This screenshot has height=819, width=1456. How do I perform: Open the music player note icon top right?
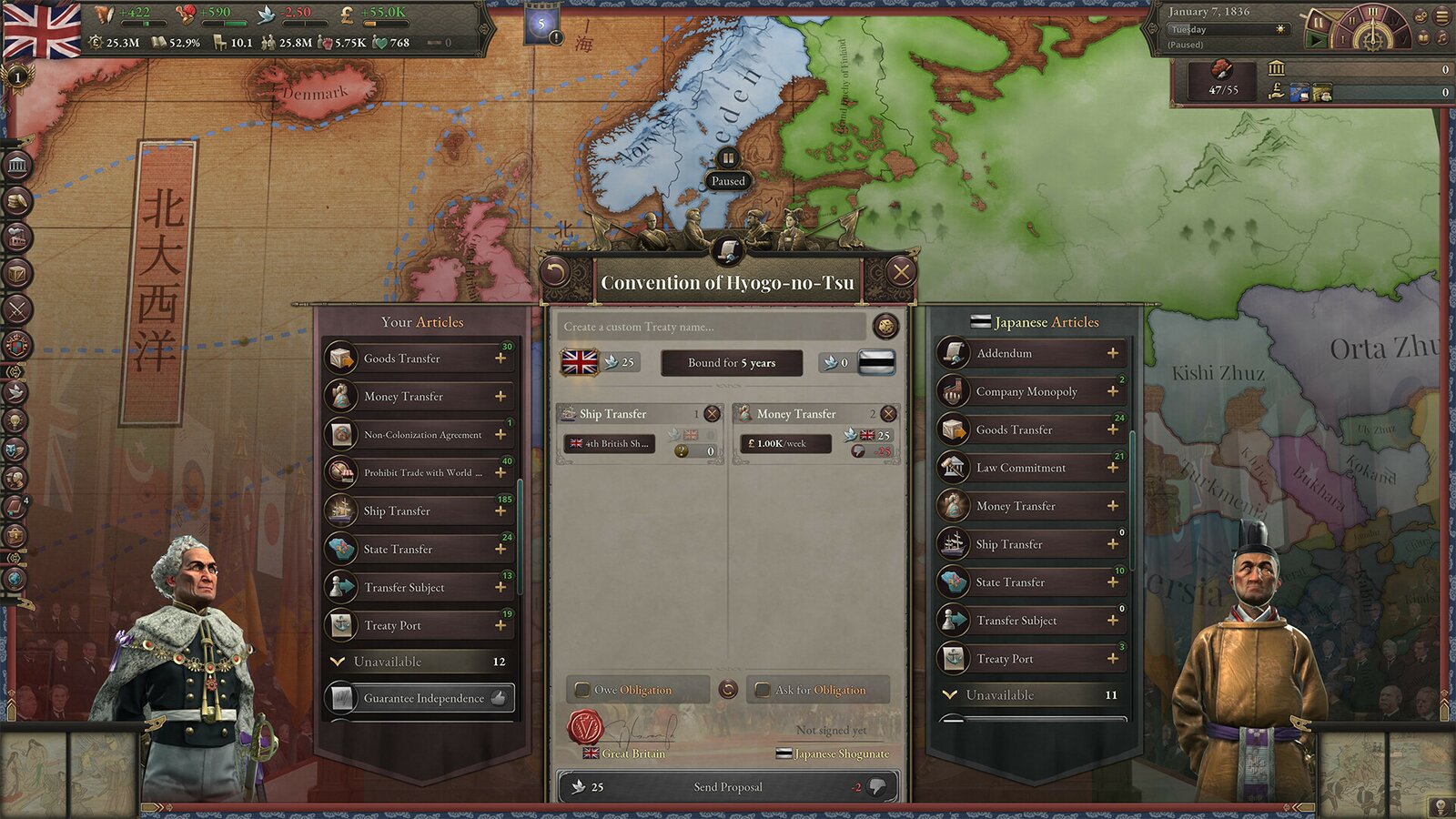(1441, 38)
